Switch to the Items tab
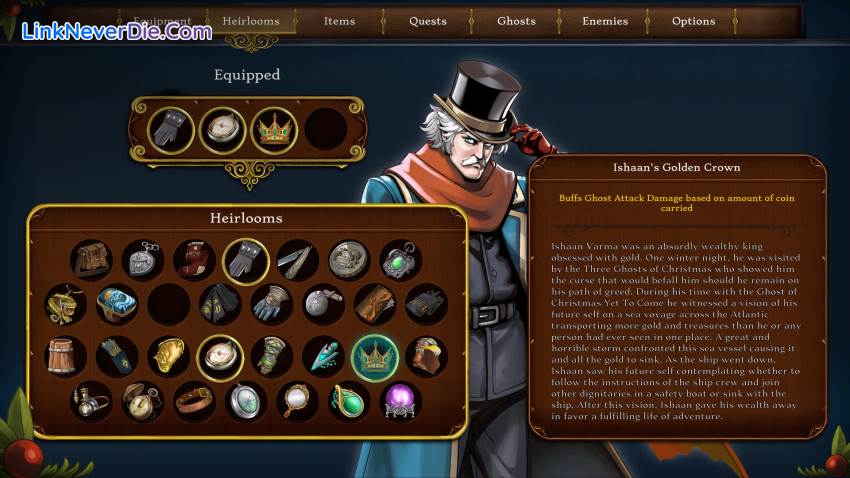 [339, 21]
